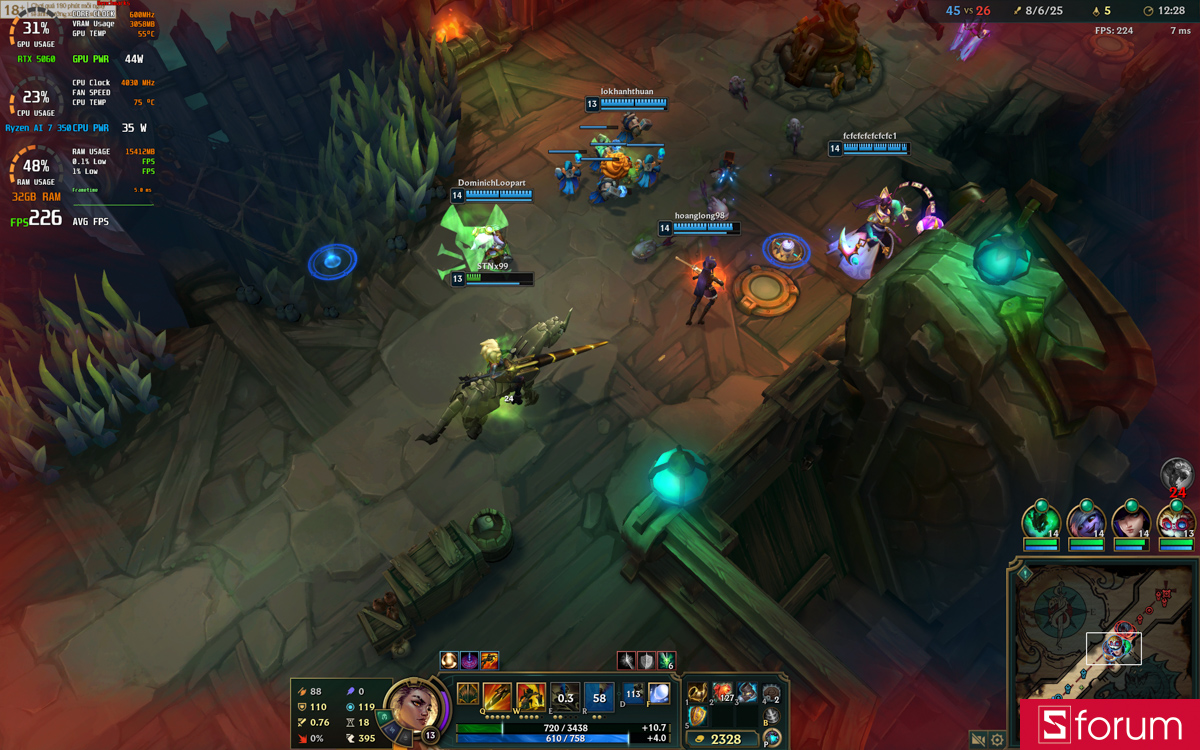Activate the Q ability icon
This screenshot has height=750, width=1200.
tap(498, 695)
